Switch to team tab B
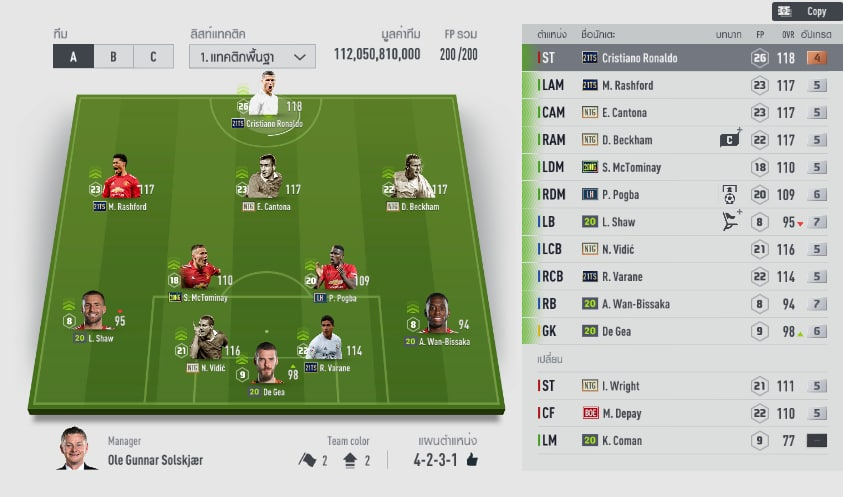The image size is (843, 497). (x=113, y=56)
